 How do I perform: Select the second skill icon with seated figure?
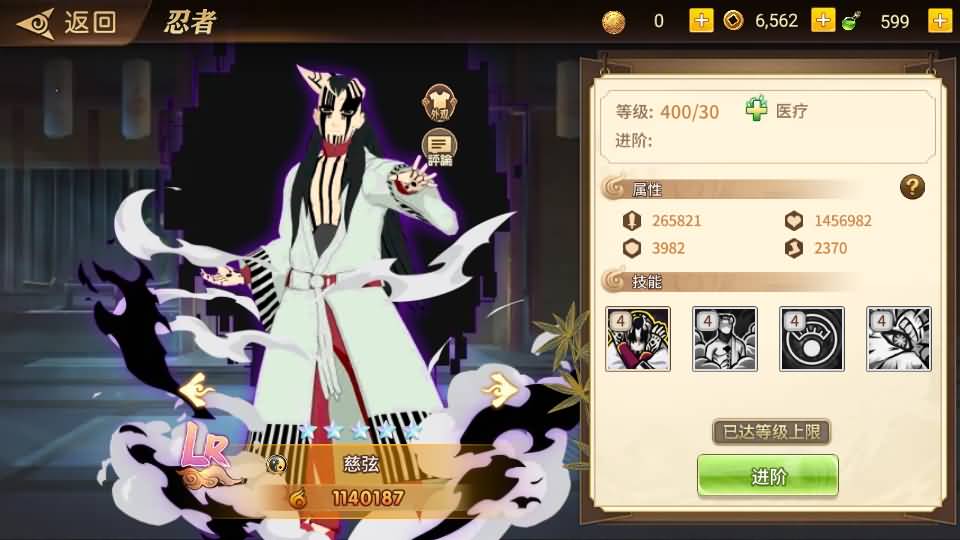(x=724, y=339)
